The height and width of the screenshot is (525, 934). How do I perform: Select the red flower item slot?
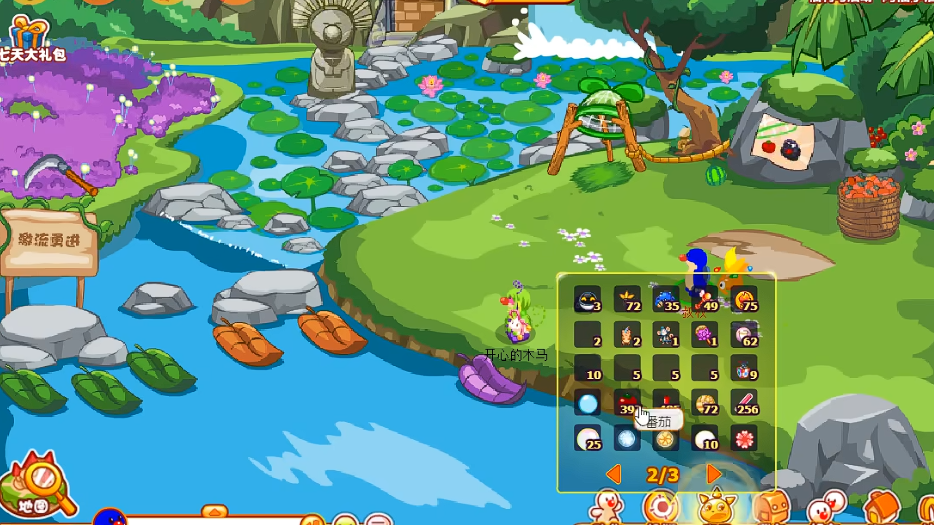[x=744, y=438]
